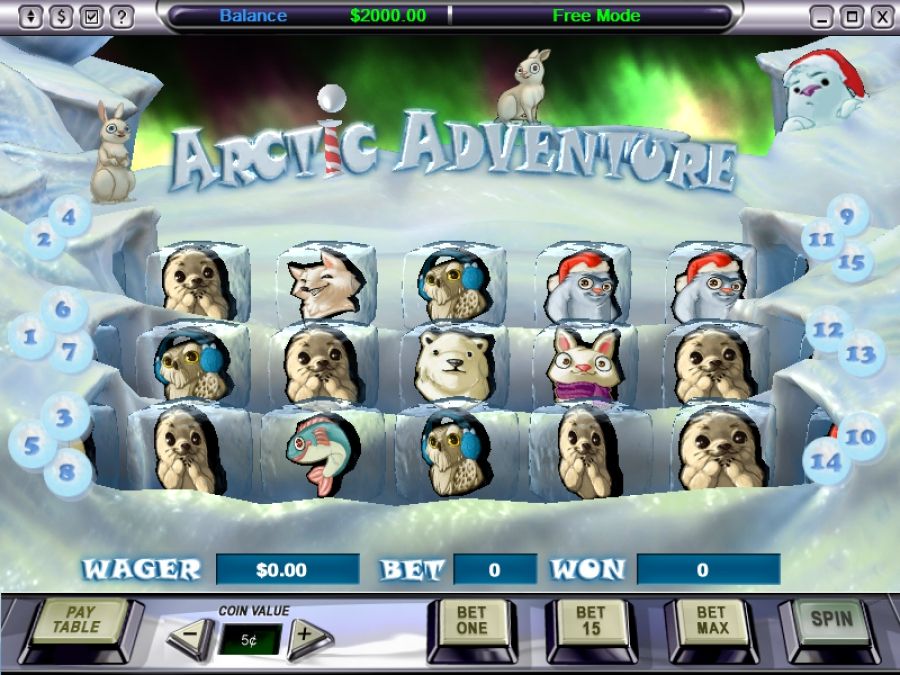Choose payline 9 snowball marker
This screenshot has width=900, height=675.
(x=848, y=215)
